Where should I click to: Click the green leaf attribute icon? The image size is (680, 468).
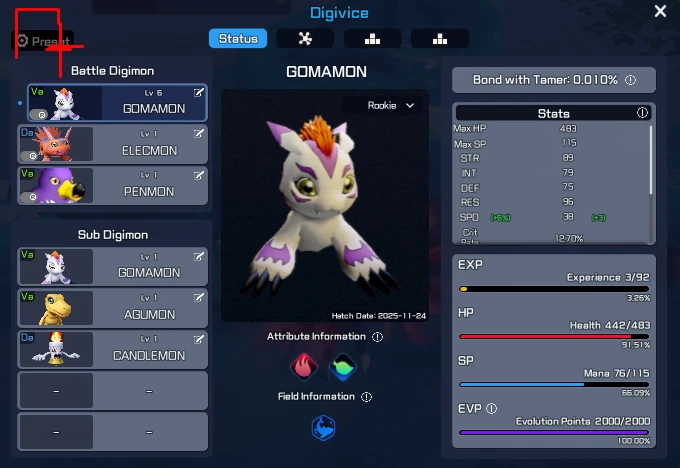[x=343, y=366]
